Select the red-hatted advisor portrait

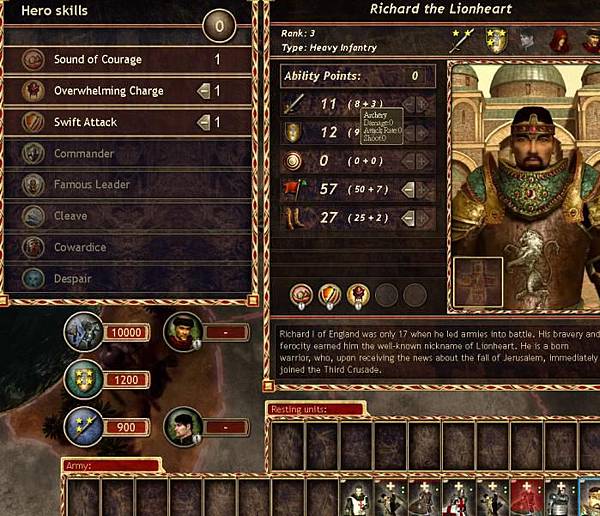(x=182, y=331)
